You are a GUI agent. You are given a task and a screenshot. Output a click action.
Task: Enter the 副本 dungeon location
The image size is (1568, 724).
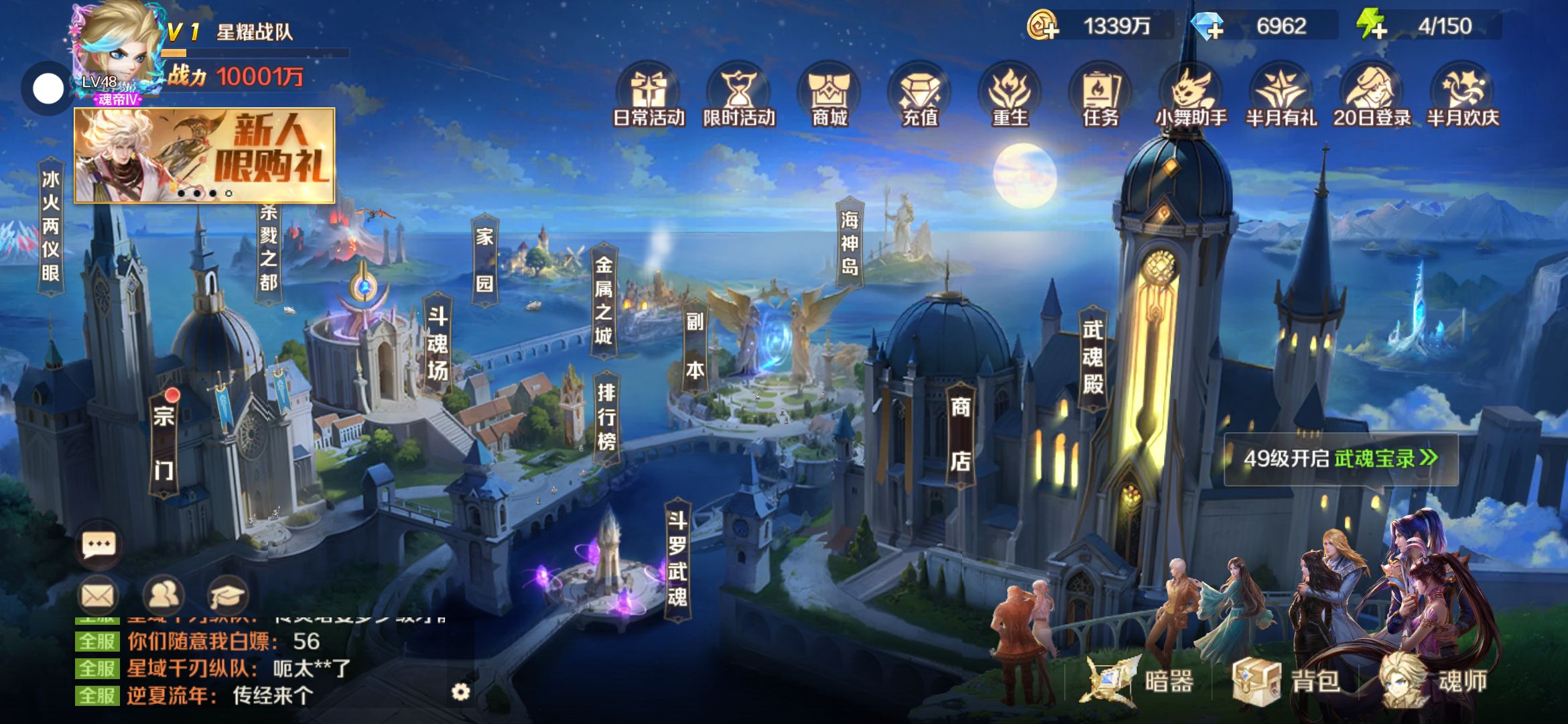(x=695, y=346)
